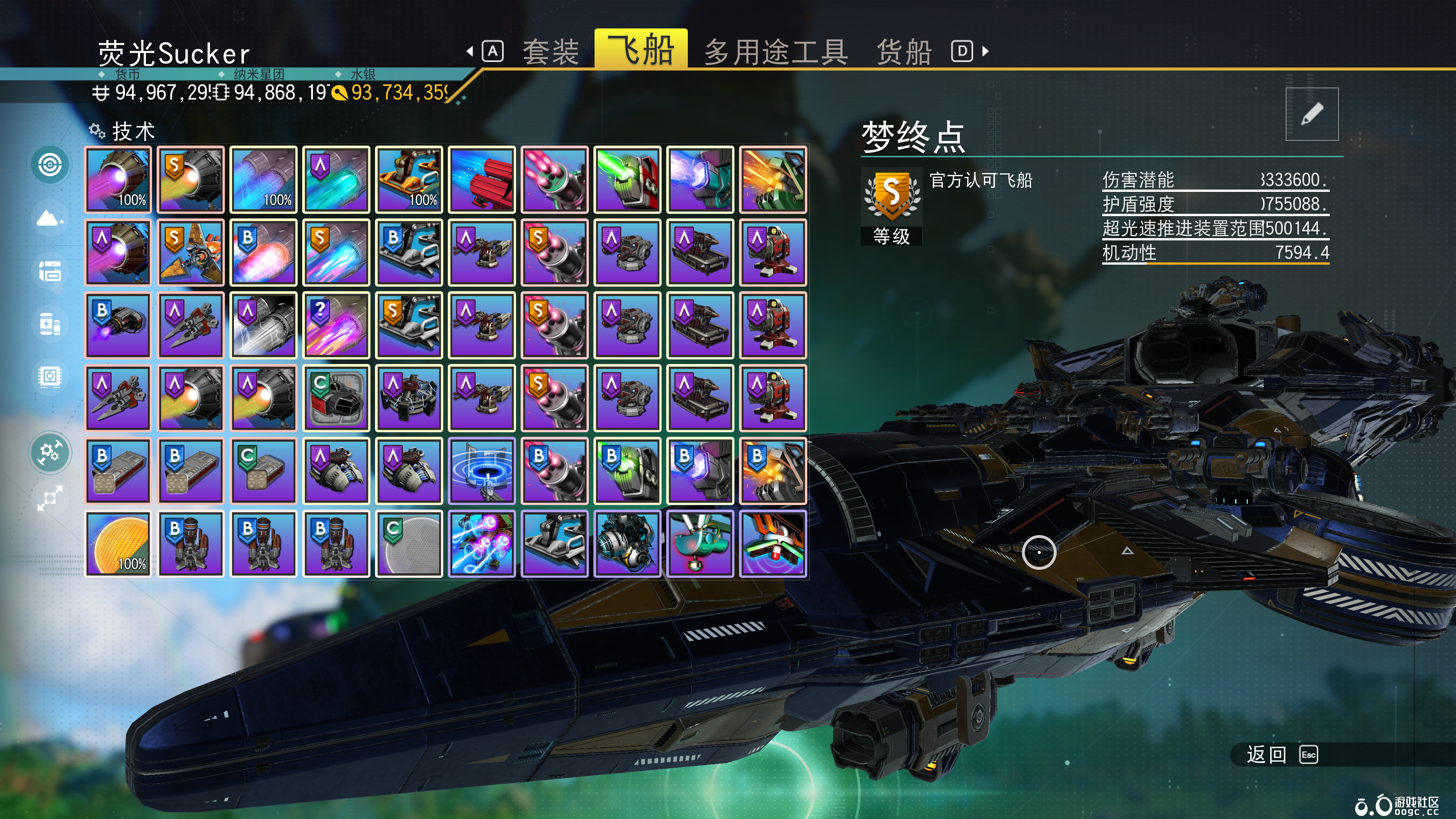
Task: Open the 多用途工具 (Multi-tool) tab
Action: pos(775,52)
